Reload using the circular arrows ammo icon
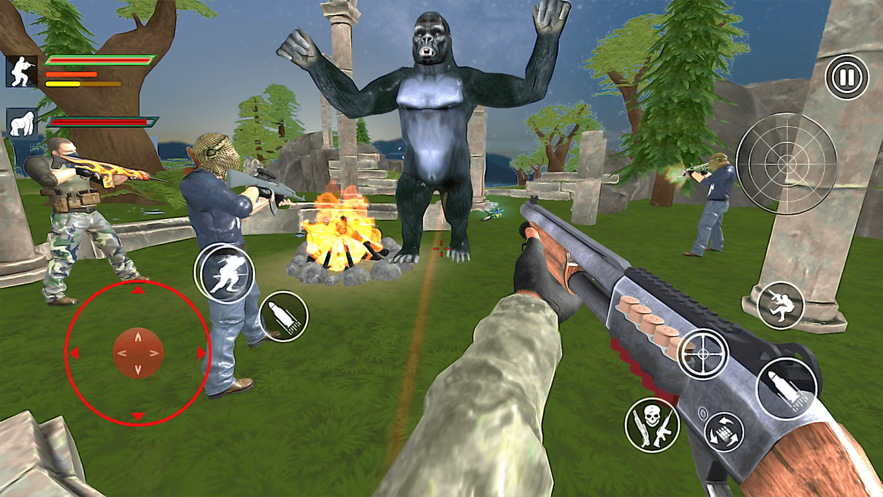Viewport: 883px width, 497px height. (x=723, y=432)
